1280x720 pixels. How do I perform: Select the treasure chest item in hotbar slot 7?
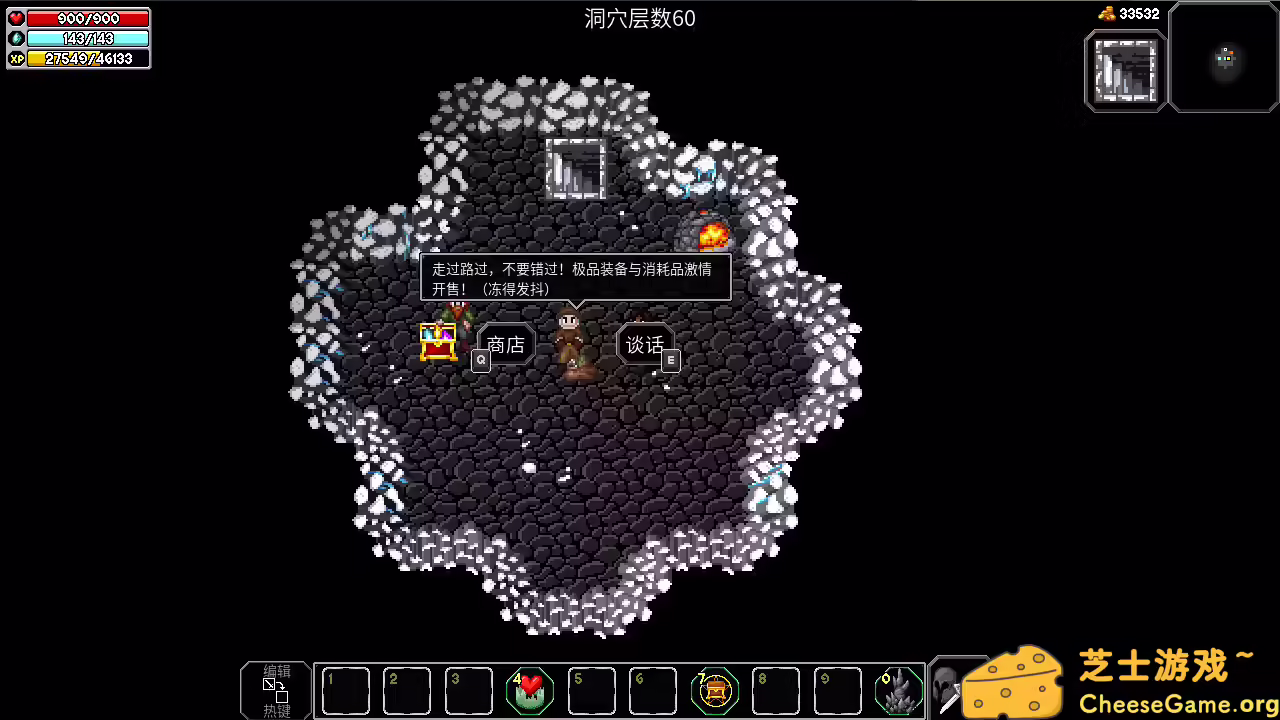[714, 690]
